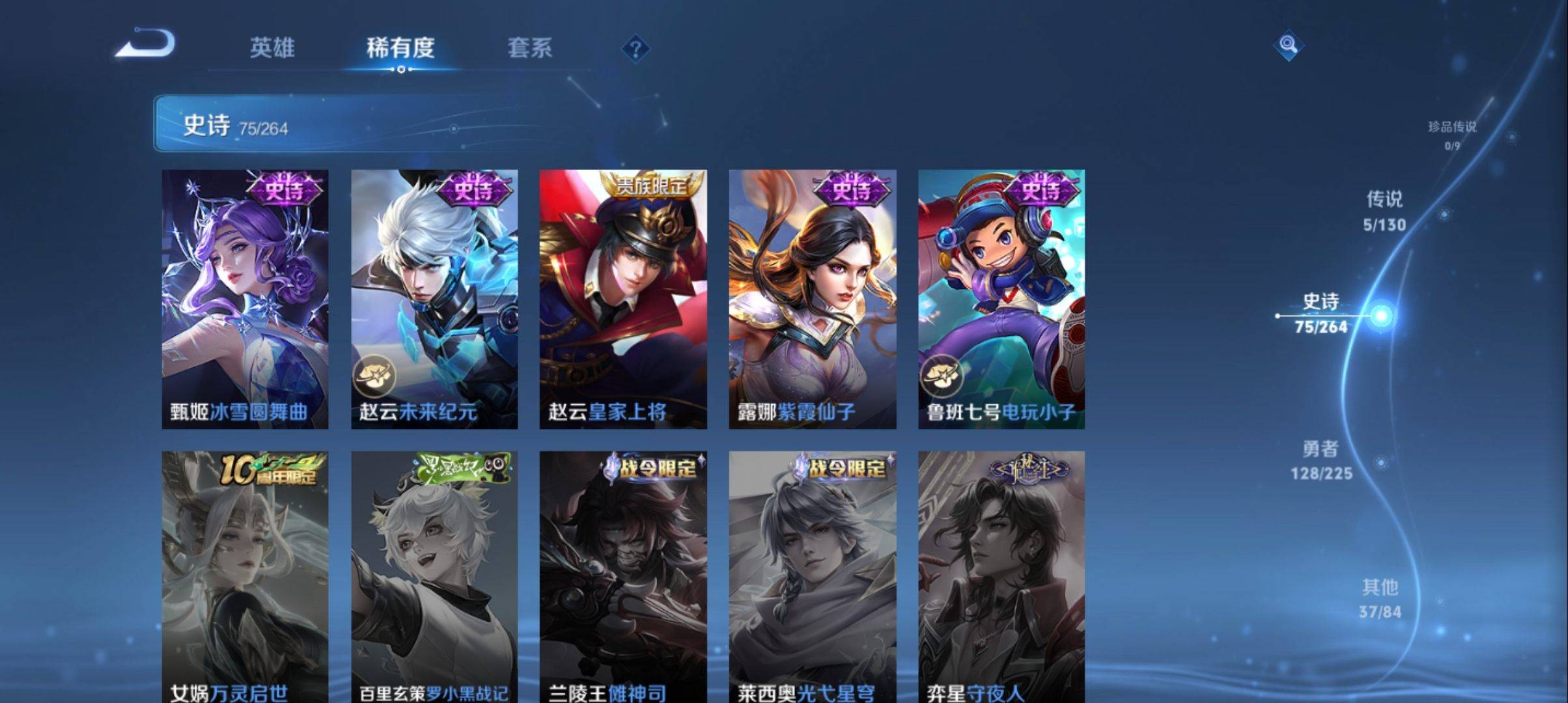Viewport: 1568px width, 703px height.
Task: Switch to the 英雄 tab
Action: point(274,49)
